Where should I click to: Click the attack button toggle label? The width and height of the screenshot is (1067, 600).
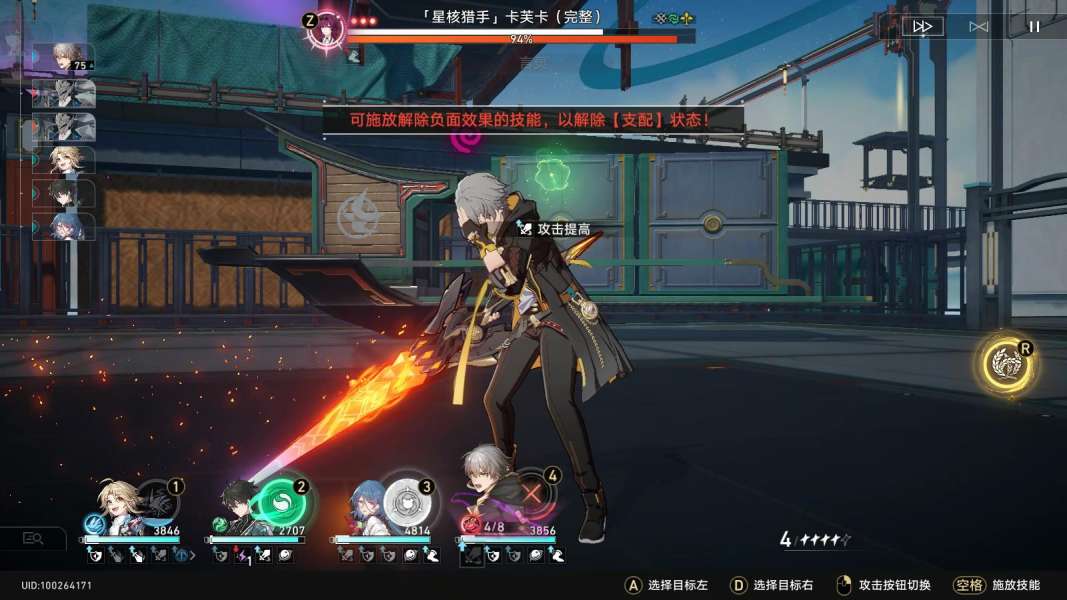click(882, 585)
